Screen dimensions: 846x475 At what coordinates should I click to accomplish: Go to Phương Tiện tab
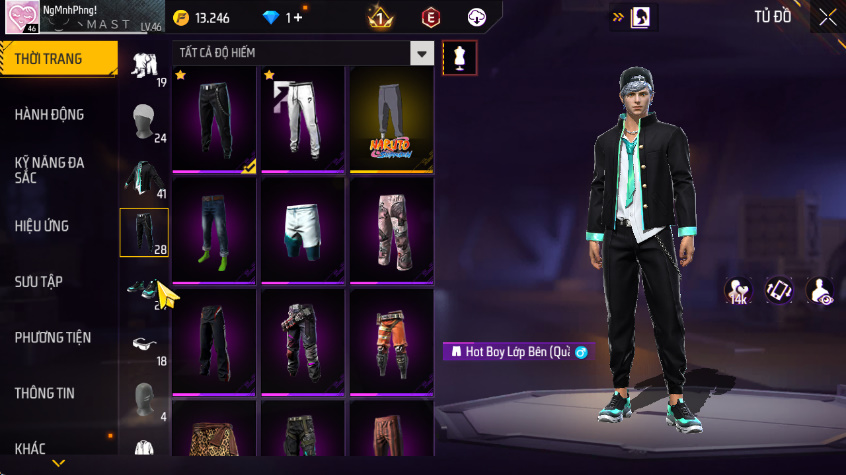[x=52, y=338]
